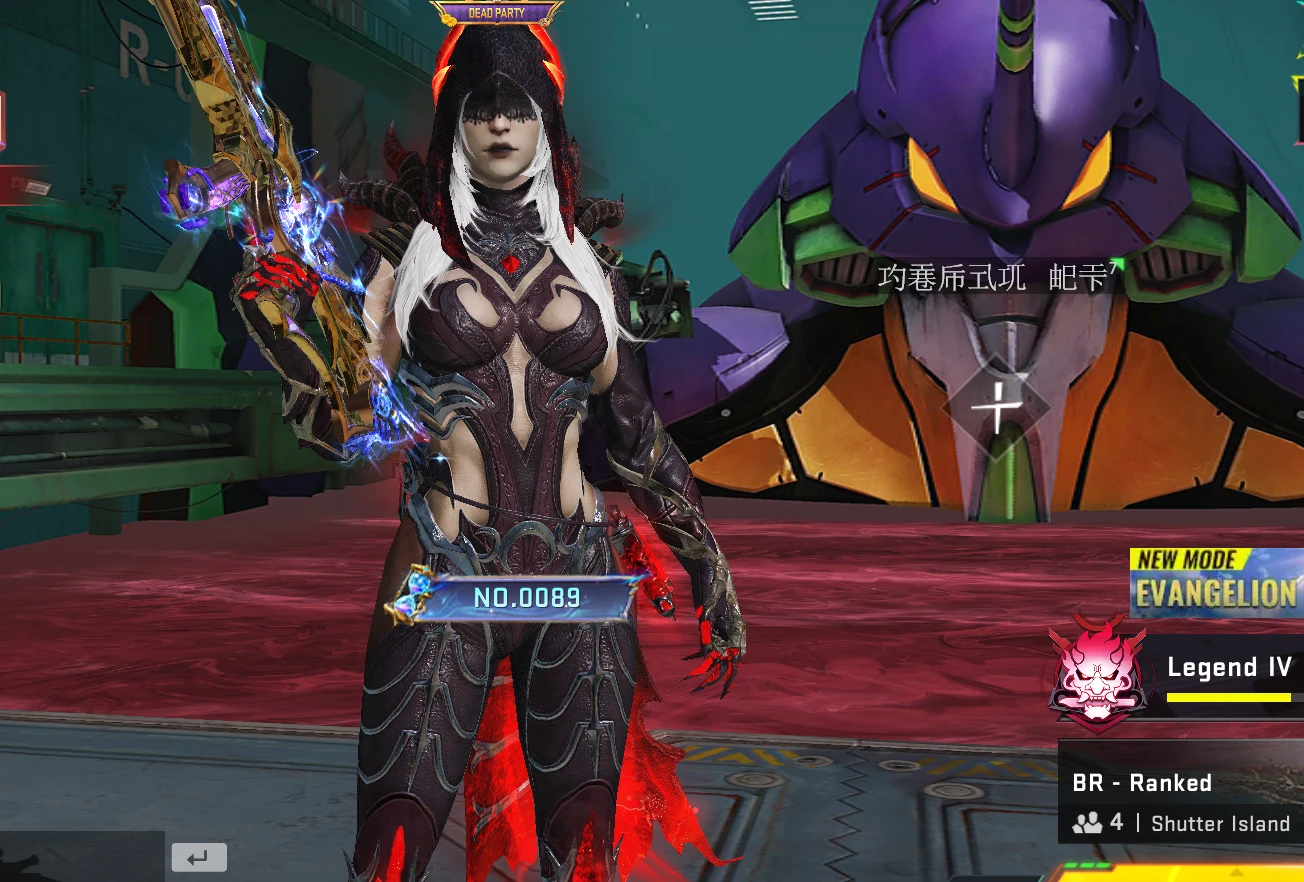Expand the Legend IV rank details
The image size is (1304, 882).
[x=1229, y=667]
